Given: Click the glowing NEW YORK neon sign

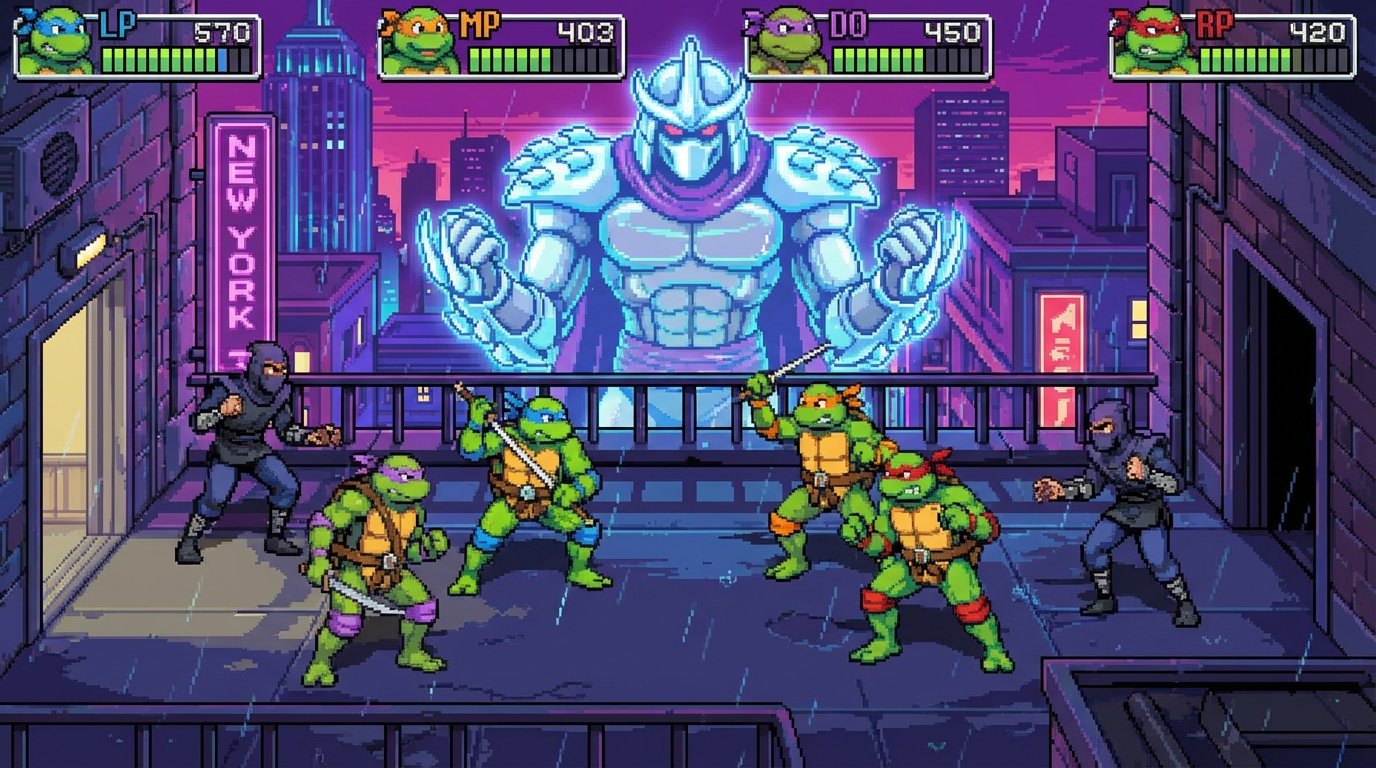Looking at the screenshot, I should [x=240, y=230].
